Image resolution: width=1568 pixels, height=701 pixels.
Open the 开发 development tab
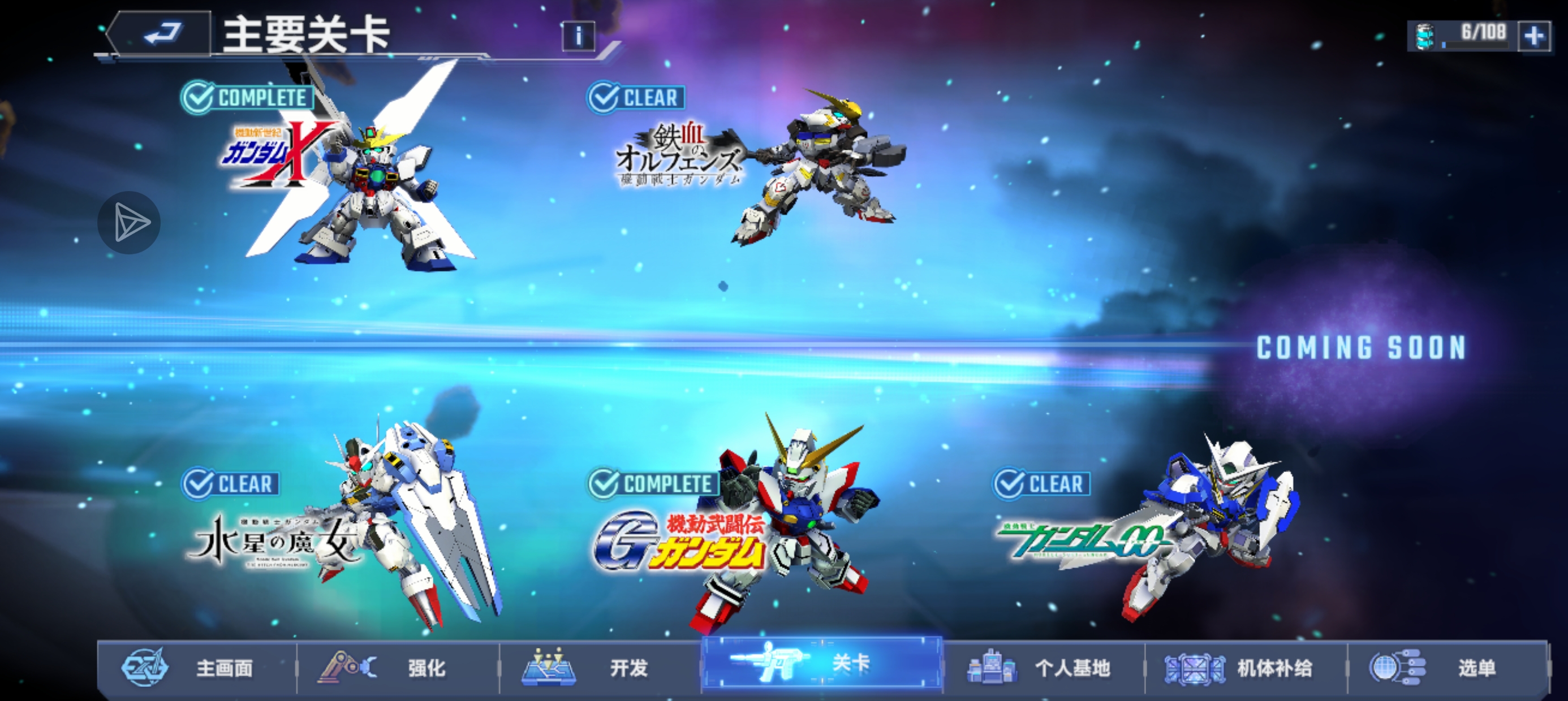click(x=600, y=668)
